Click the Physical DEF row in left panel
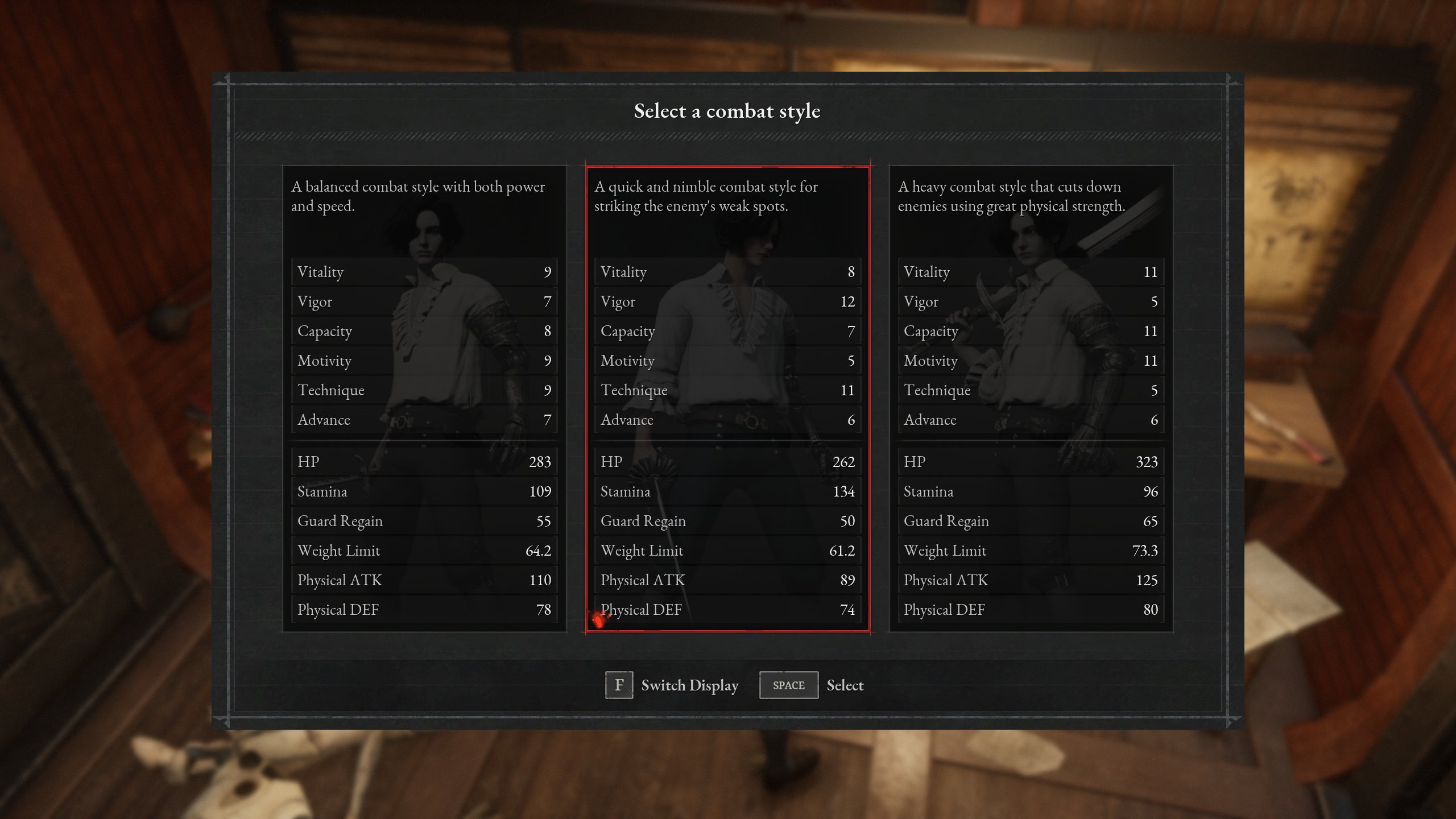This screenshot has height=819, width=1456. coord(424,610)
